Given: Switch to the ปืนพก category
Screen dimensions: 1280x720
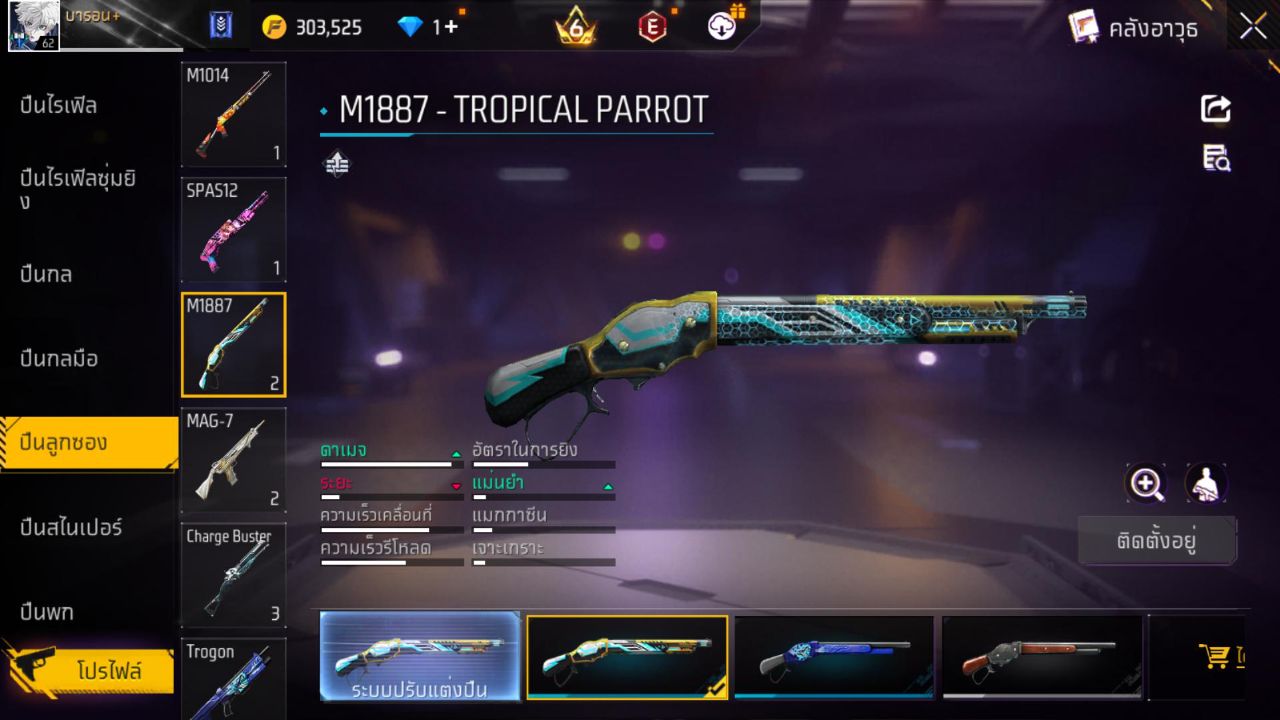Looking at the screenshot, I should coord(47,611).
